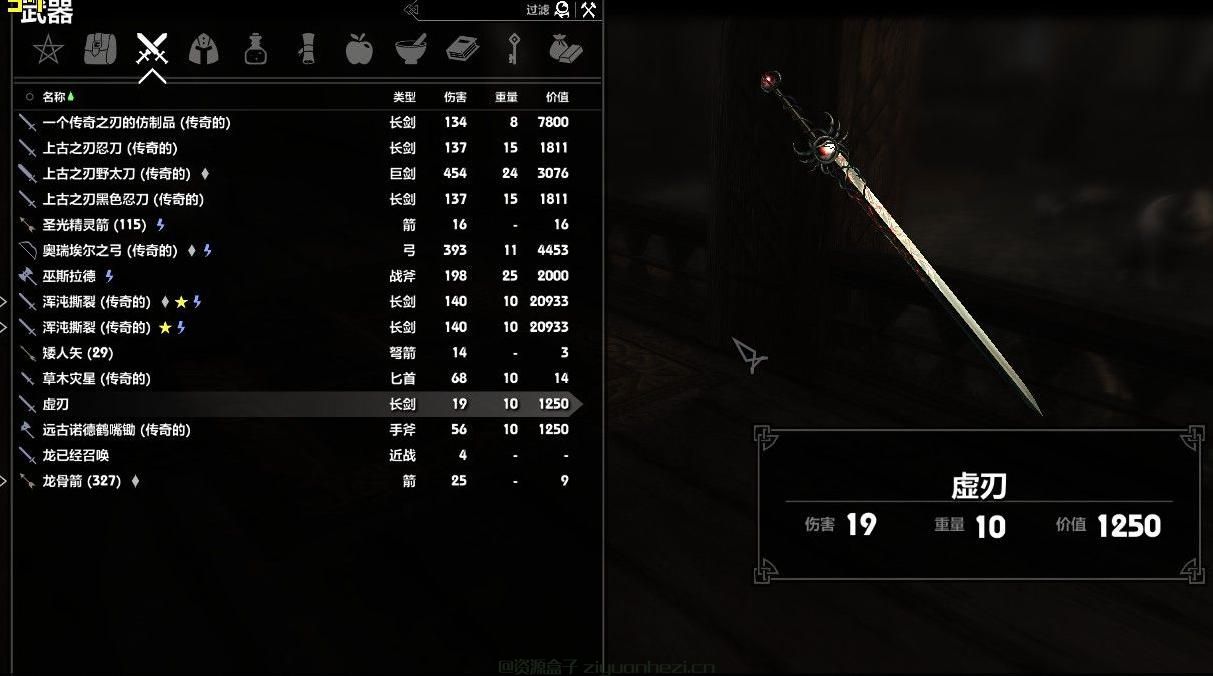1213x676 pixels.
Task: Click the 过滤 search filter field
Action: pos(480,10)
